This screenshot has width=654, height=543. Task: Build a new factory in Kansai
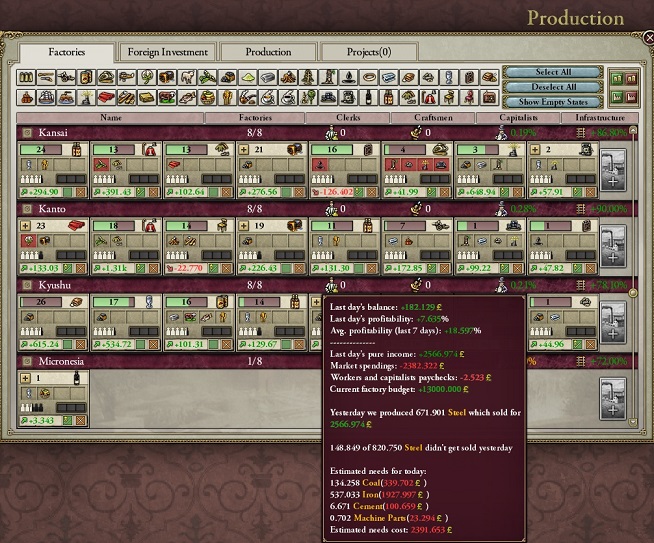tap(612, 167)
